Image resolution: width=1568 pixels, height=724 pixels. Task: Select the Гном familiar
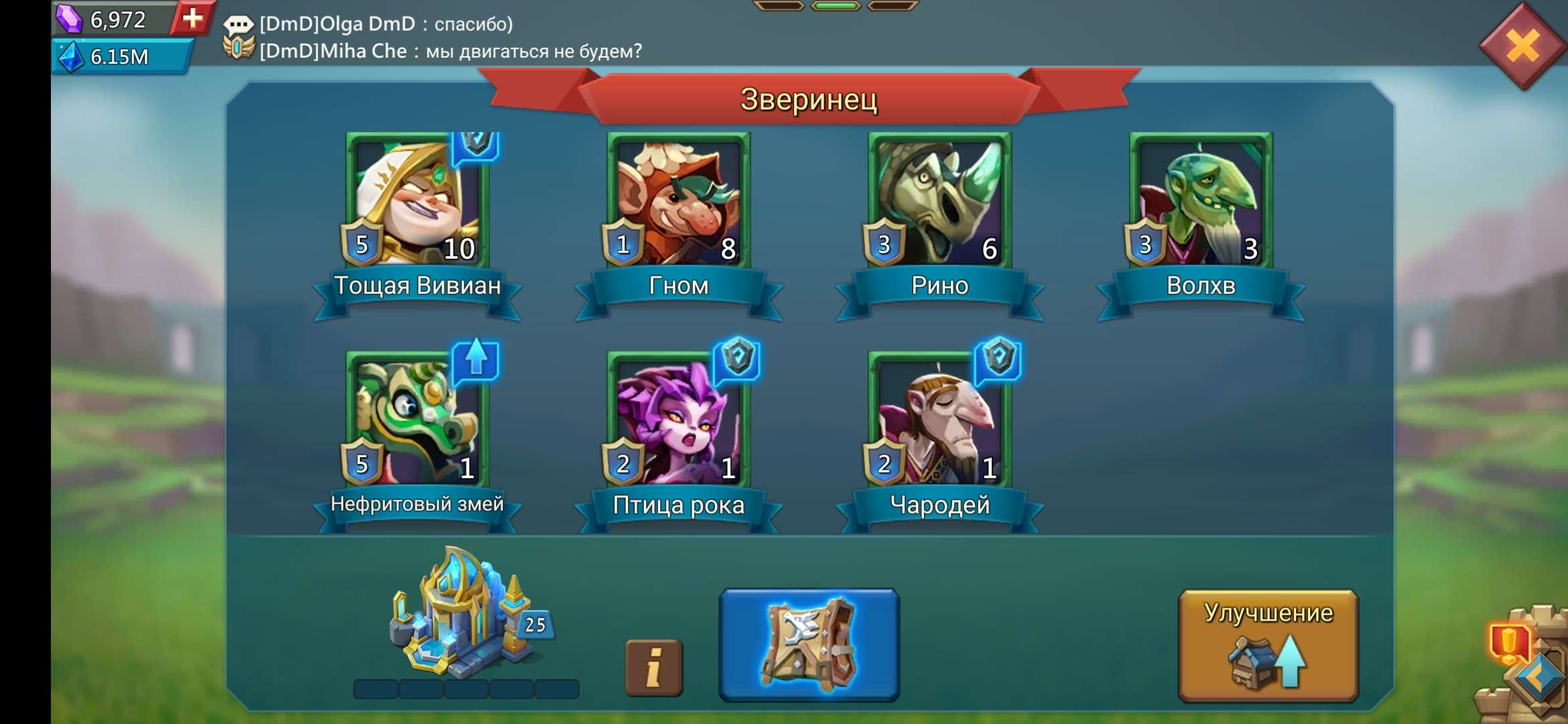tap(677, 201)
